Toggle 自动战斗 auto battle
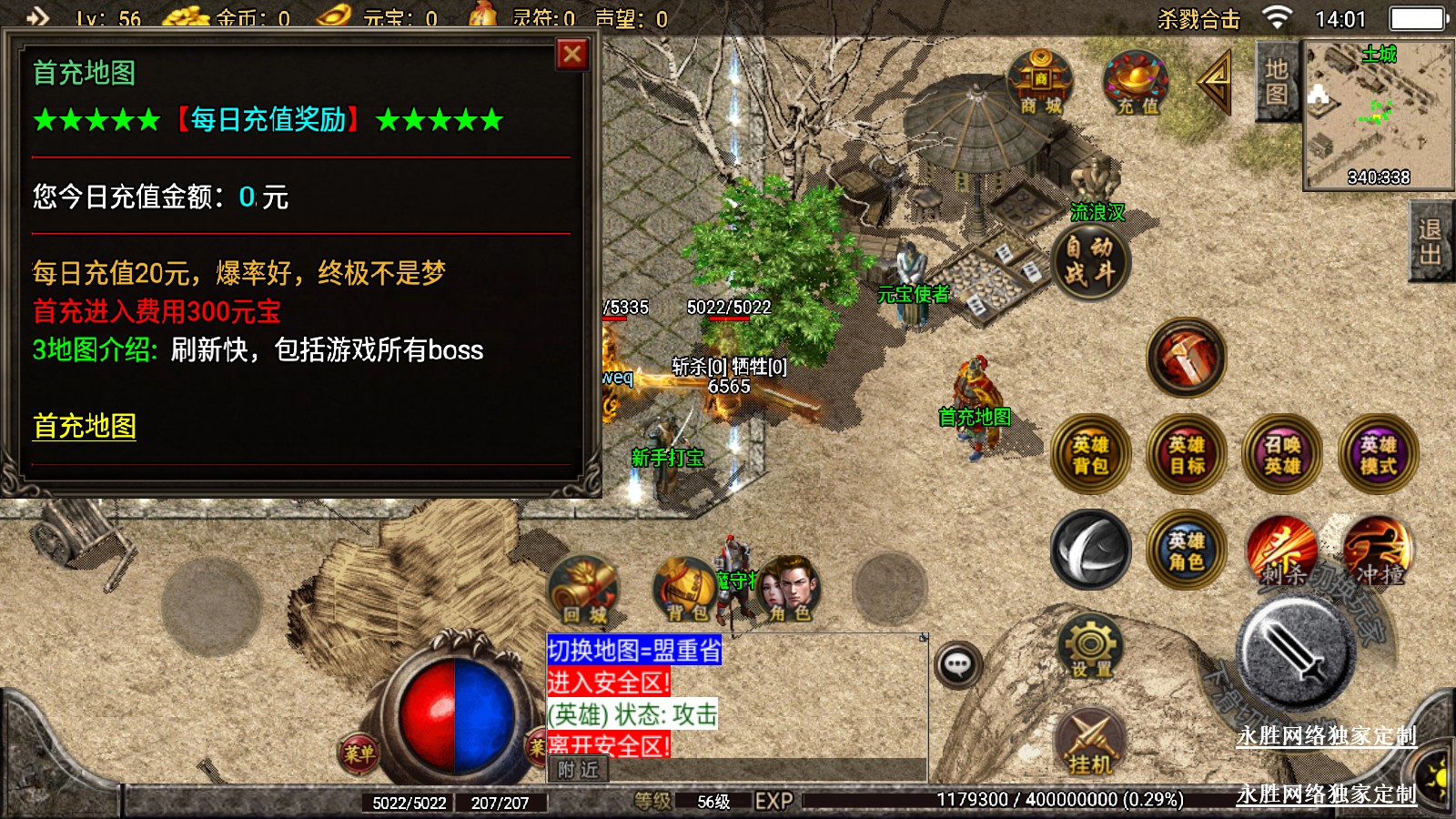Screen dimensions: 1456x819 pos(1089,260)
